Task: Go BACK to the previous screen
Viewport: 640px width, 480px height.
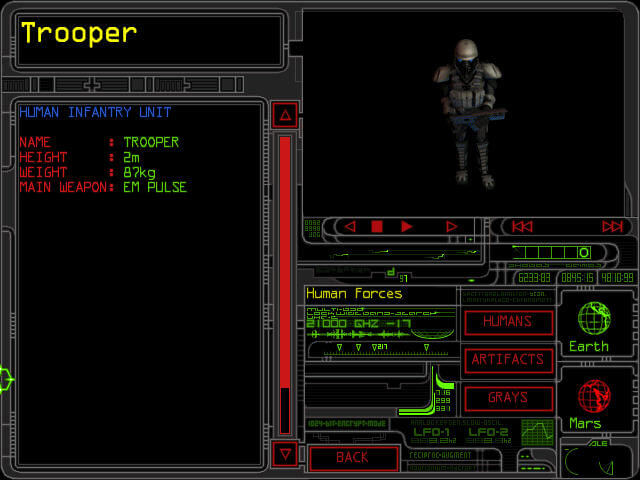Action: 352,457
